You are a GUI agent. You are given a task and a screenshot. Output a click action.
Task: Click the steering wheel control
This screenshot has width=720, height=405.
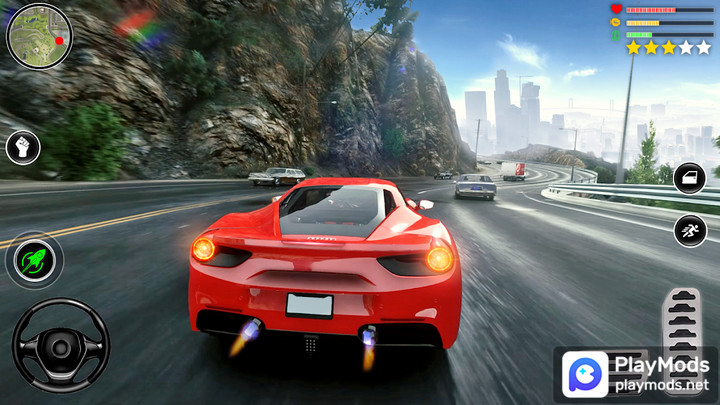(x=60, y=345)
